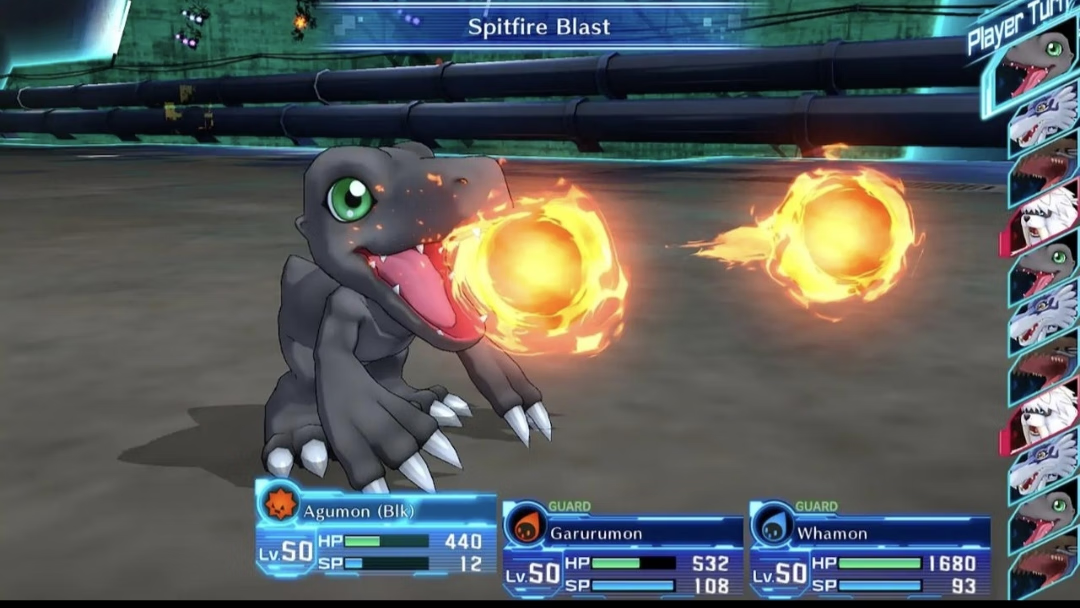Viewport: 1080px width, 608px height.
Task: Click the orange attribute icon beside Agumon (Blk)
Action: [x=279, y=502]
